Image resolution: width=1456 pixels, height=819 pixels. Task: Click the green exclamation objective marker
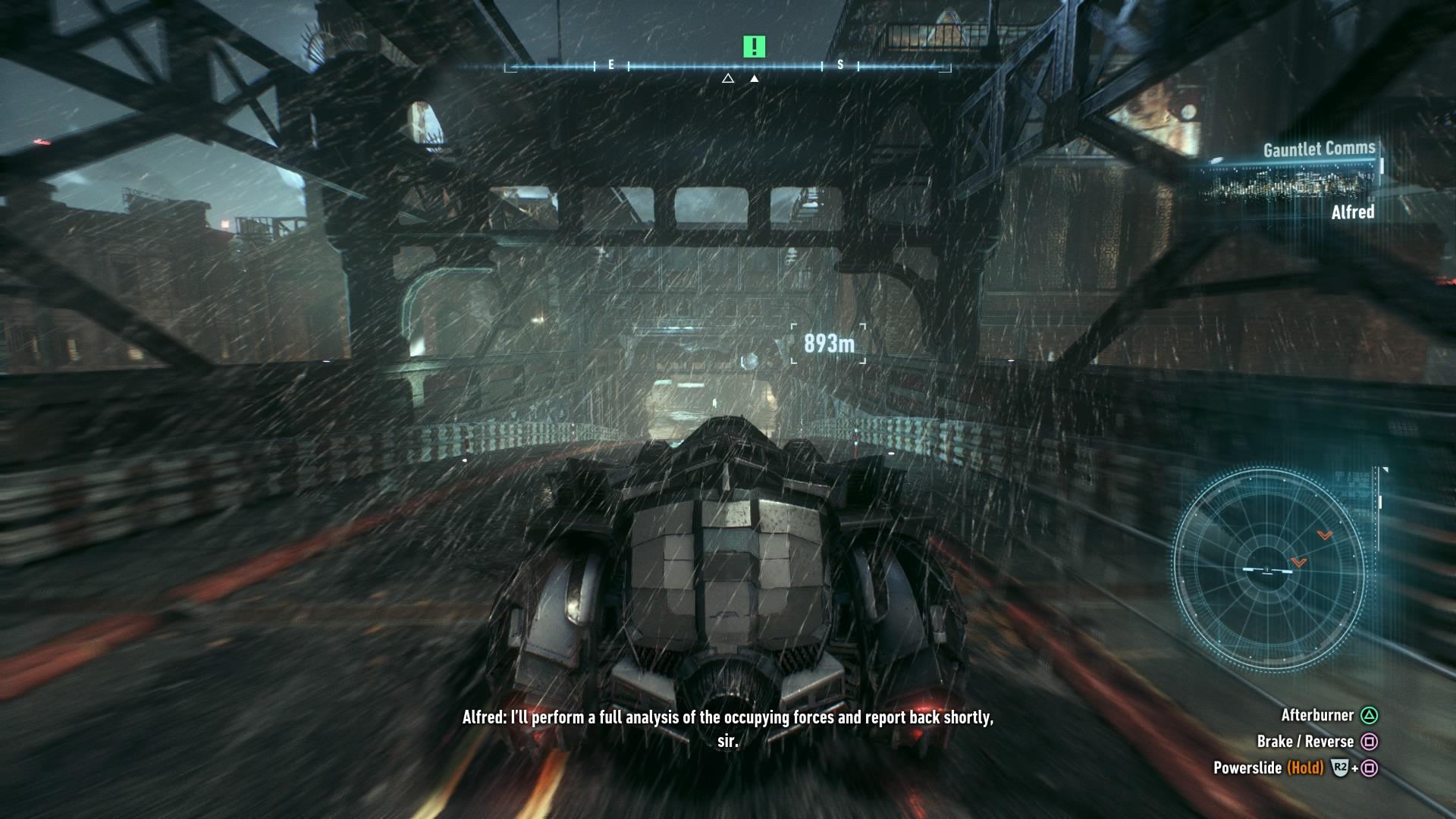pyautogui.click(x=754, y=47)
